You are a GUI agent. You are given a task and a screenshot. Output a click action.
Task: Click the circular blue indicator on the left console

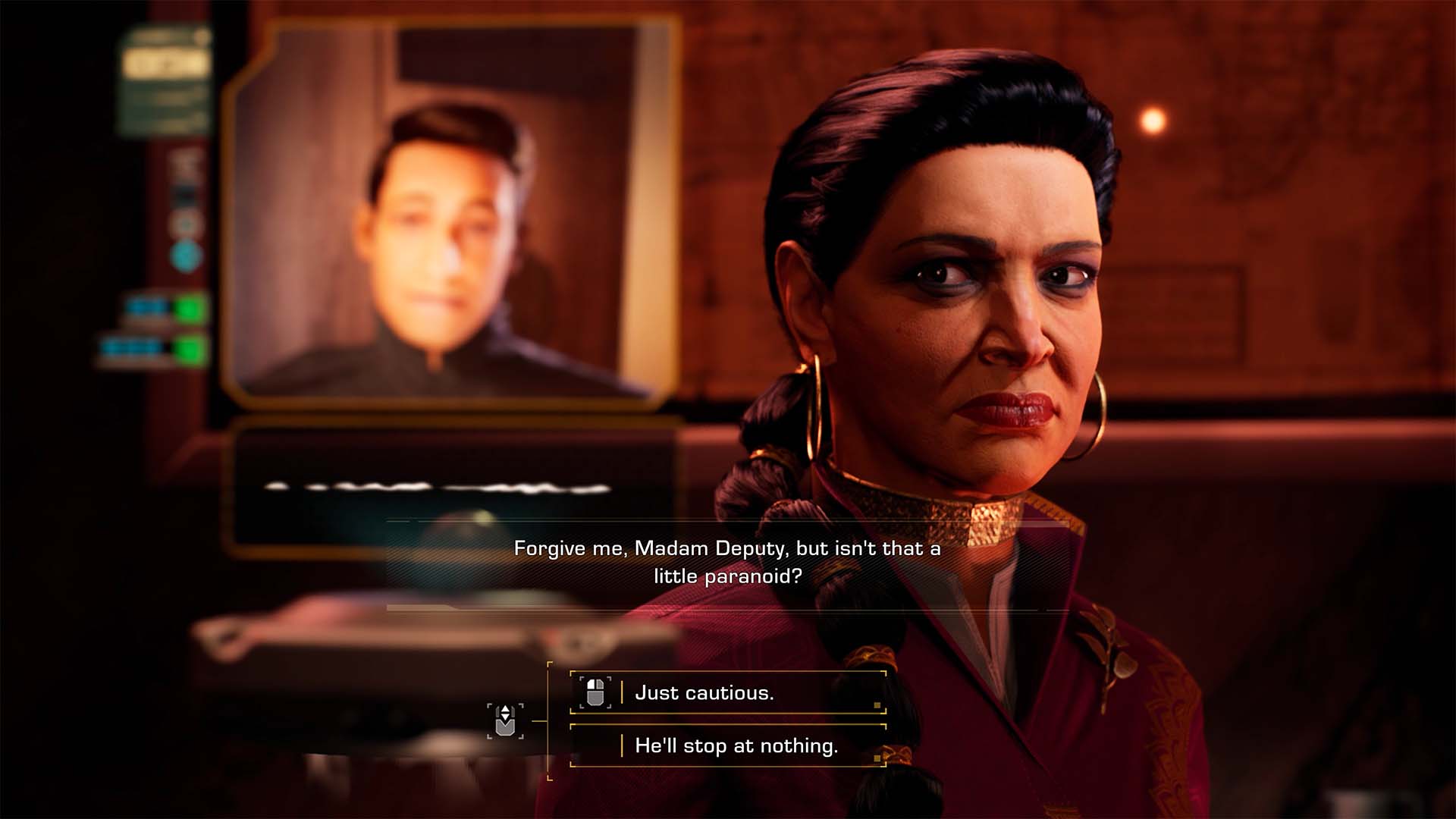coord(184,254)
